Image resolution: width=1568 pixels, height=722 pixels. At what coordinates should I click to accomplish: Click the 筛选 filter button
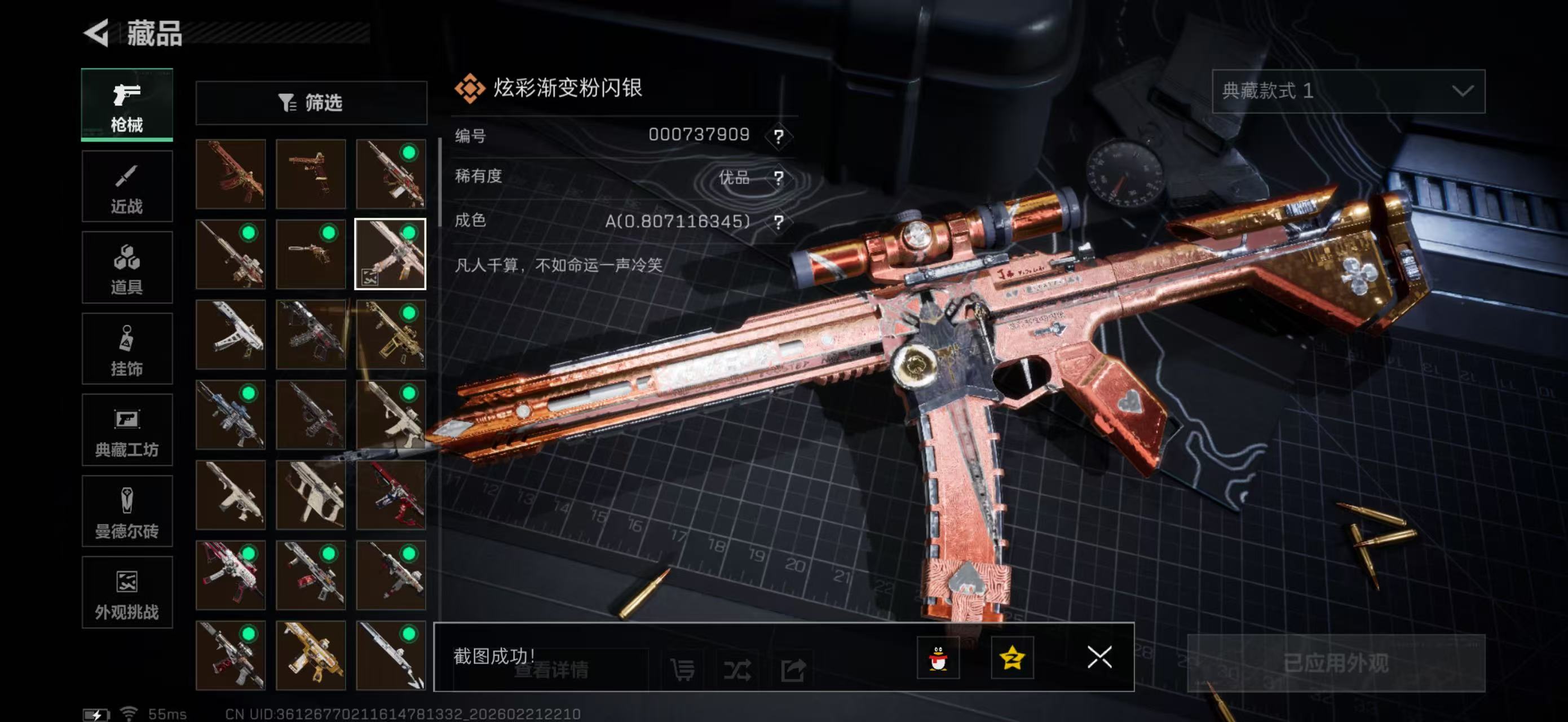coord(312,103)
